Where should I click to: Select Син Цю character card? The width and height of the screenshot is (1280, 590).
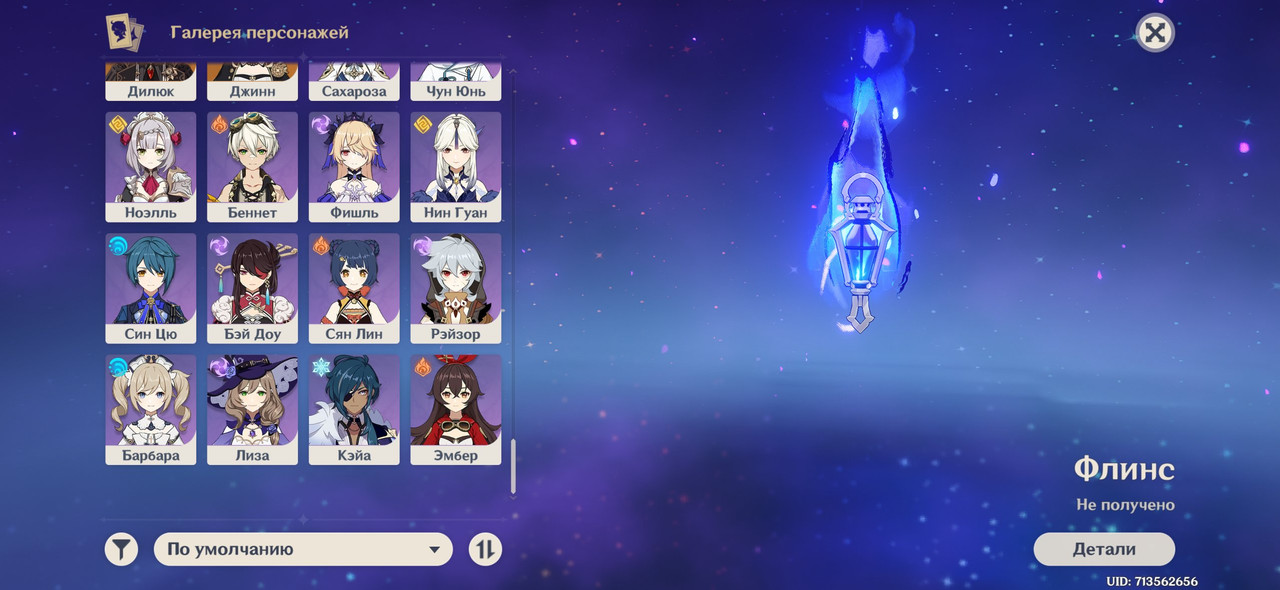(x=151, y=288)
